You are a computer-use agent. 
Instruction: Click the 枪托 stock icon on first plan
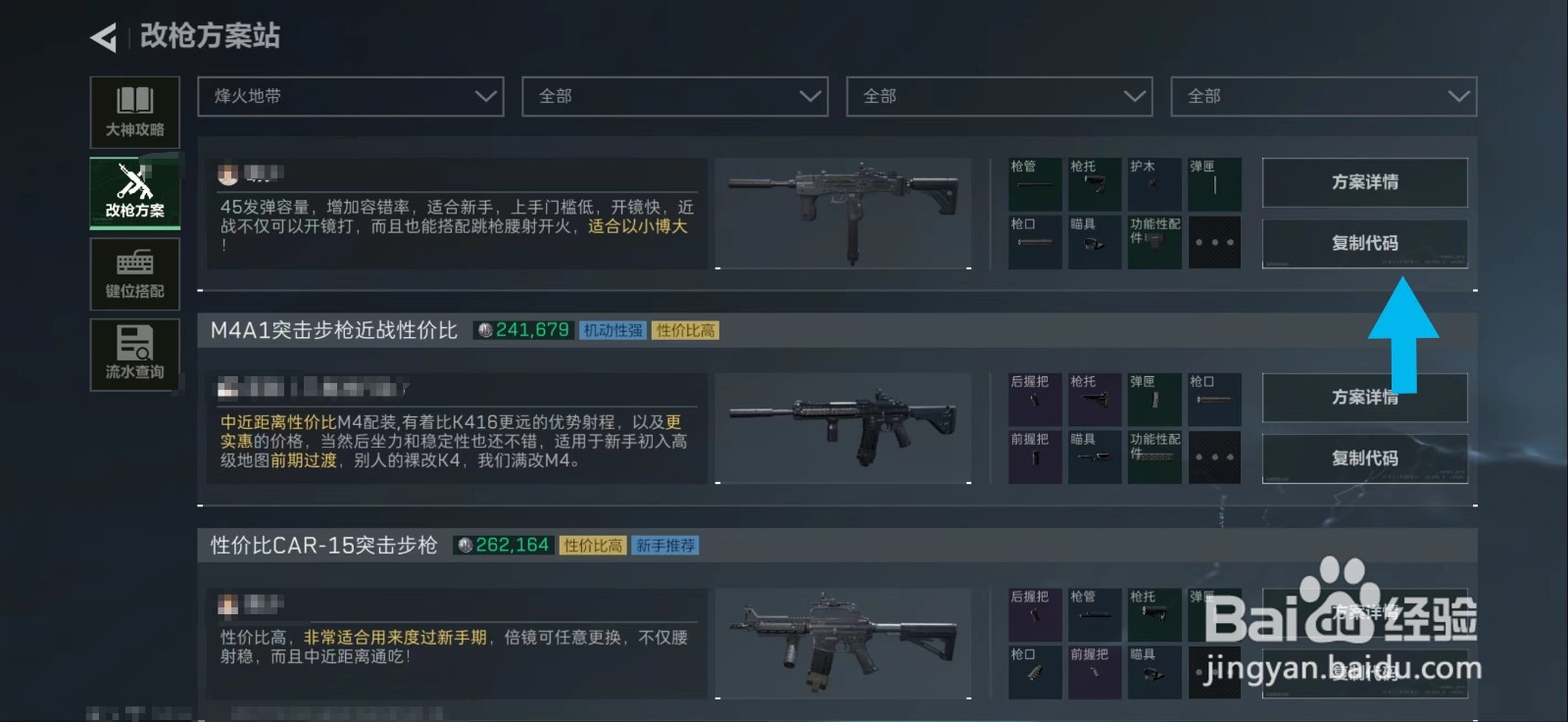1095,182
